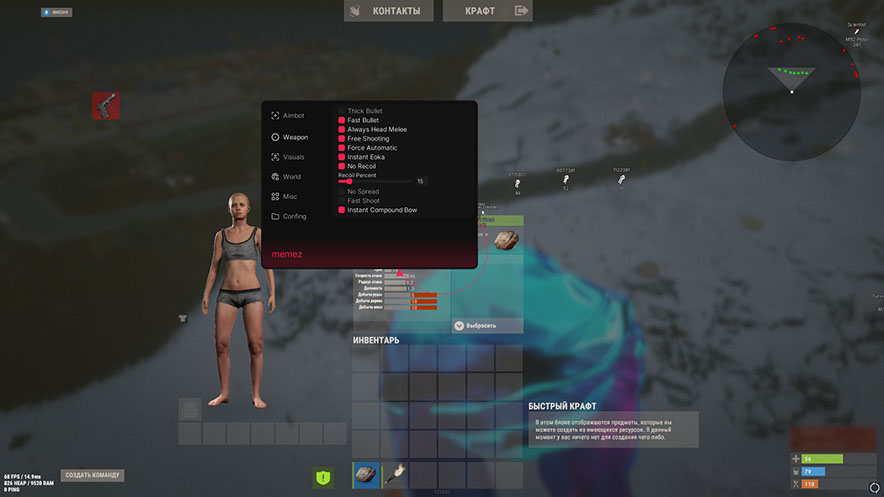Click the green shield warning icon
Screen dimensions: 884x497
click(323, 478)
